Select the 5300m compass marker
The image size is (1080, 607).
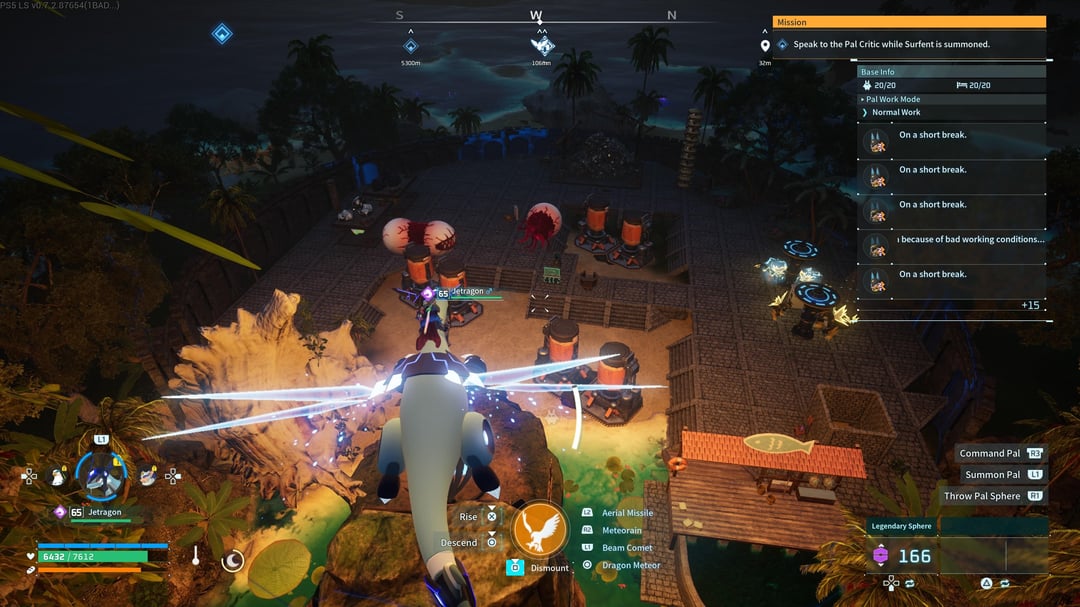[x=410, y=46]
